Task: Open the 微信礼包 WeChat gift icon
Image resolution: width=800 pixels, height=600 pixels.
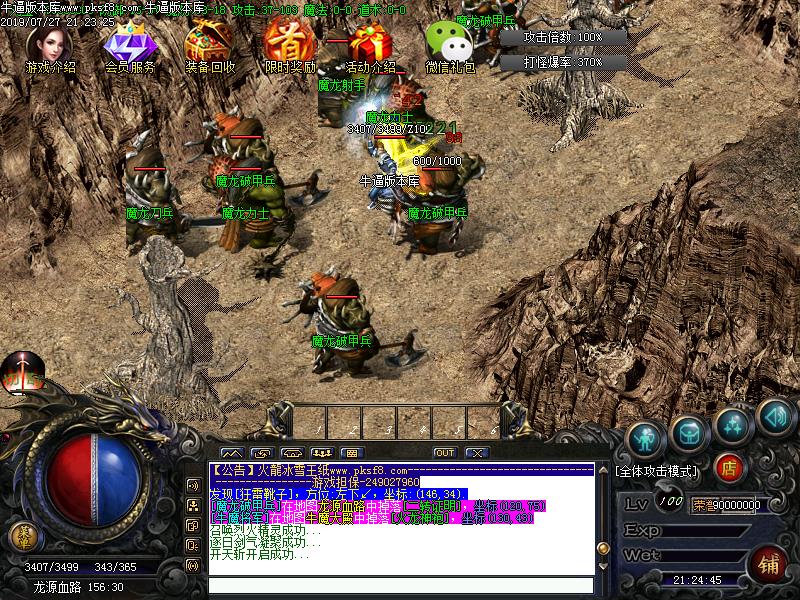Action: 449,45
